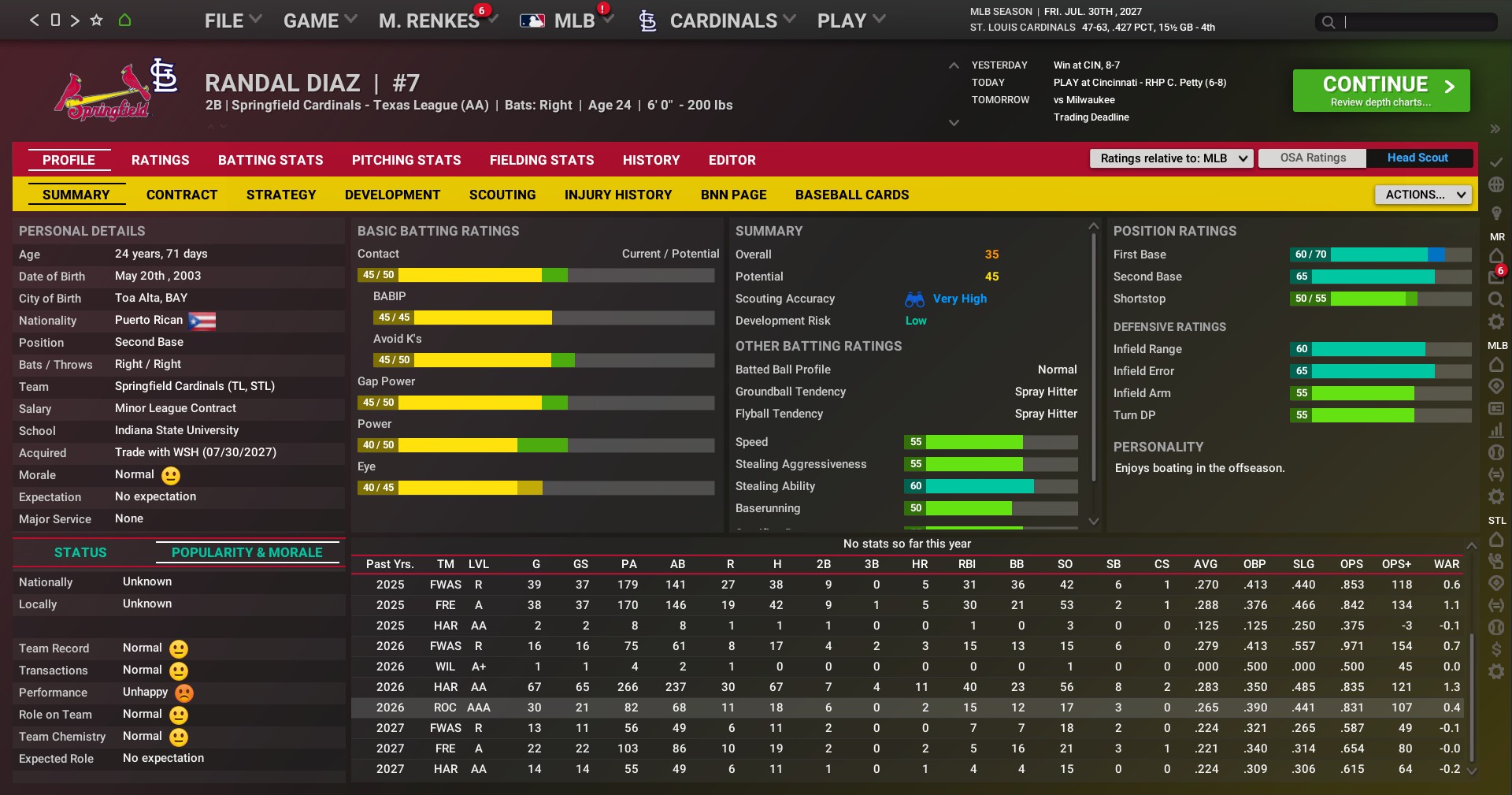Viewport: 1512px width, 795px height.
Task: Go to the SCOUTING sub-tab
Action: click(502, 195)
